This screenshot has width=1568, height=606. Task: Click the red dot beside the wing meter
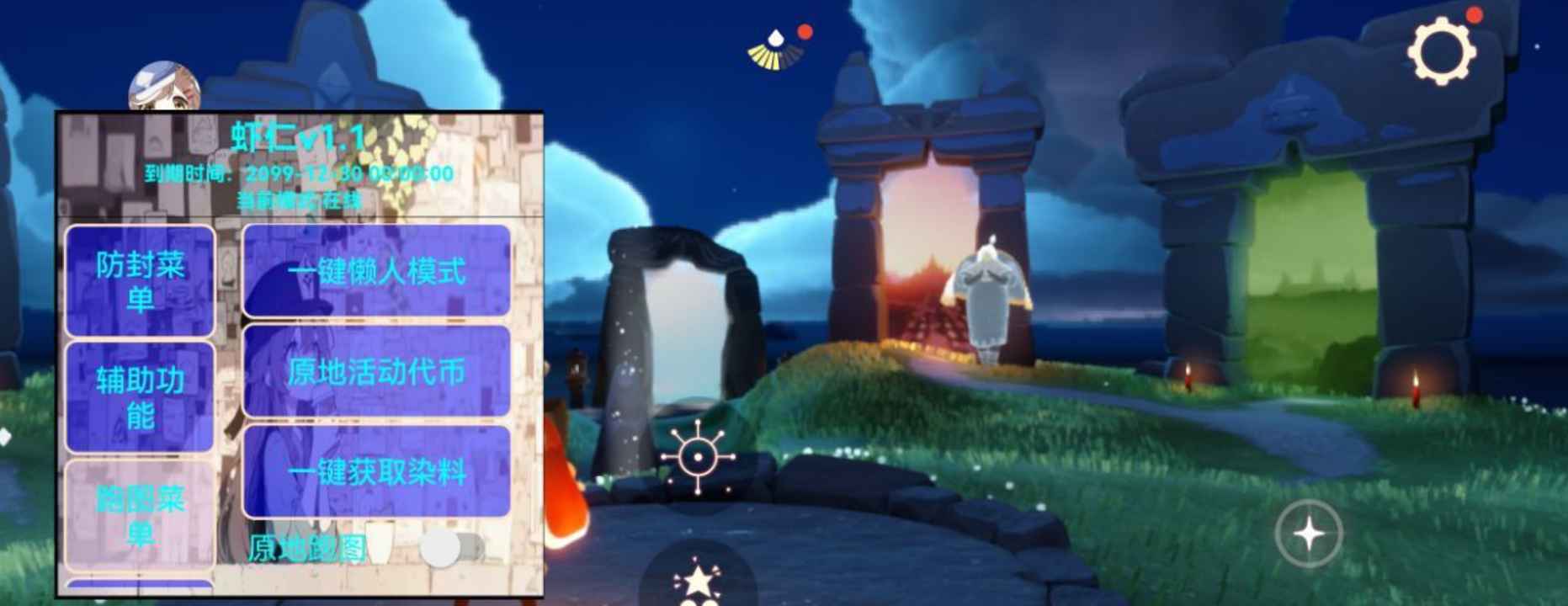point(806,33)
